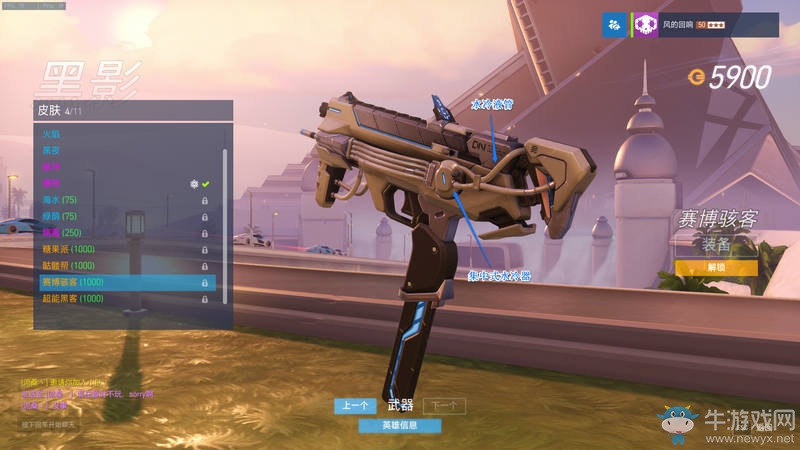This screenshot has width=800, height=450.
Task: Open the player profile with skull portrait
Action: tap(646, 24)
